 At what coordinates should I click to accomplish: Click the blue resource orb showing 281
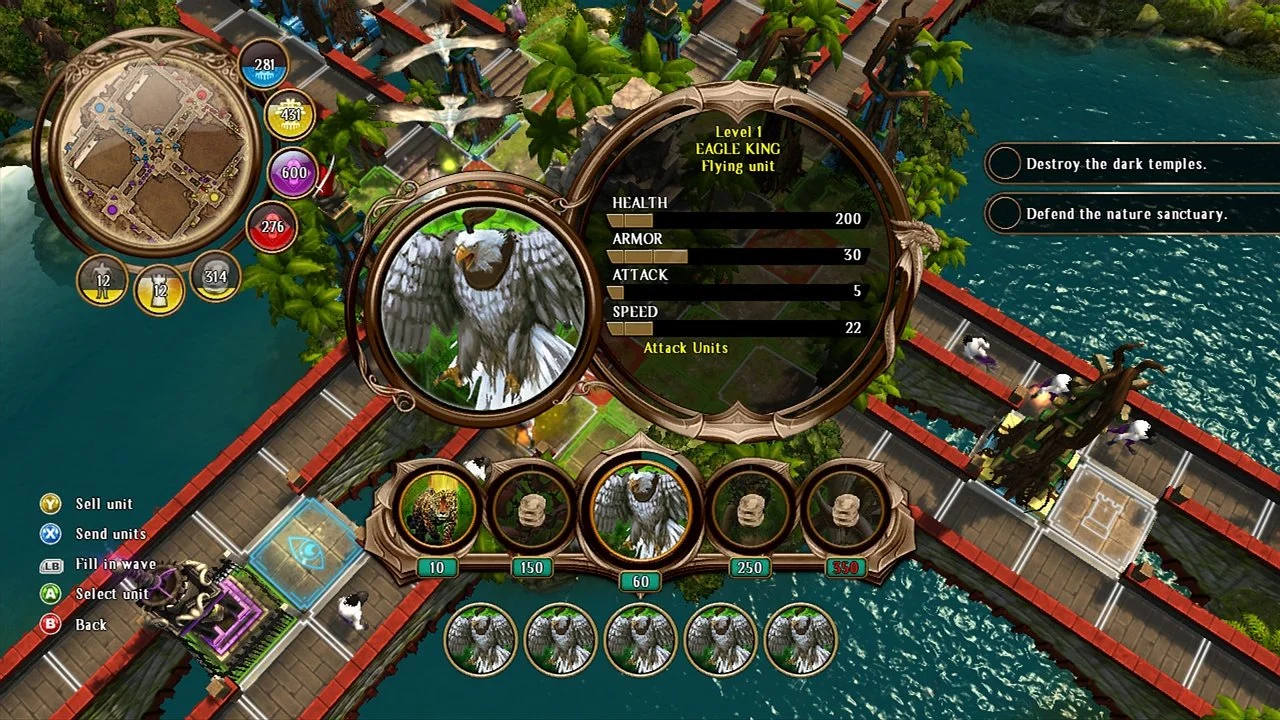[264, 65]
